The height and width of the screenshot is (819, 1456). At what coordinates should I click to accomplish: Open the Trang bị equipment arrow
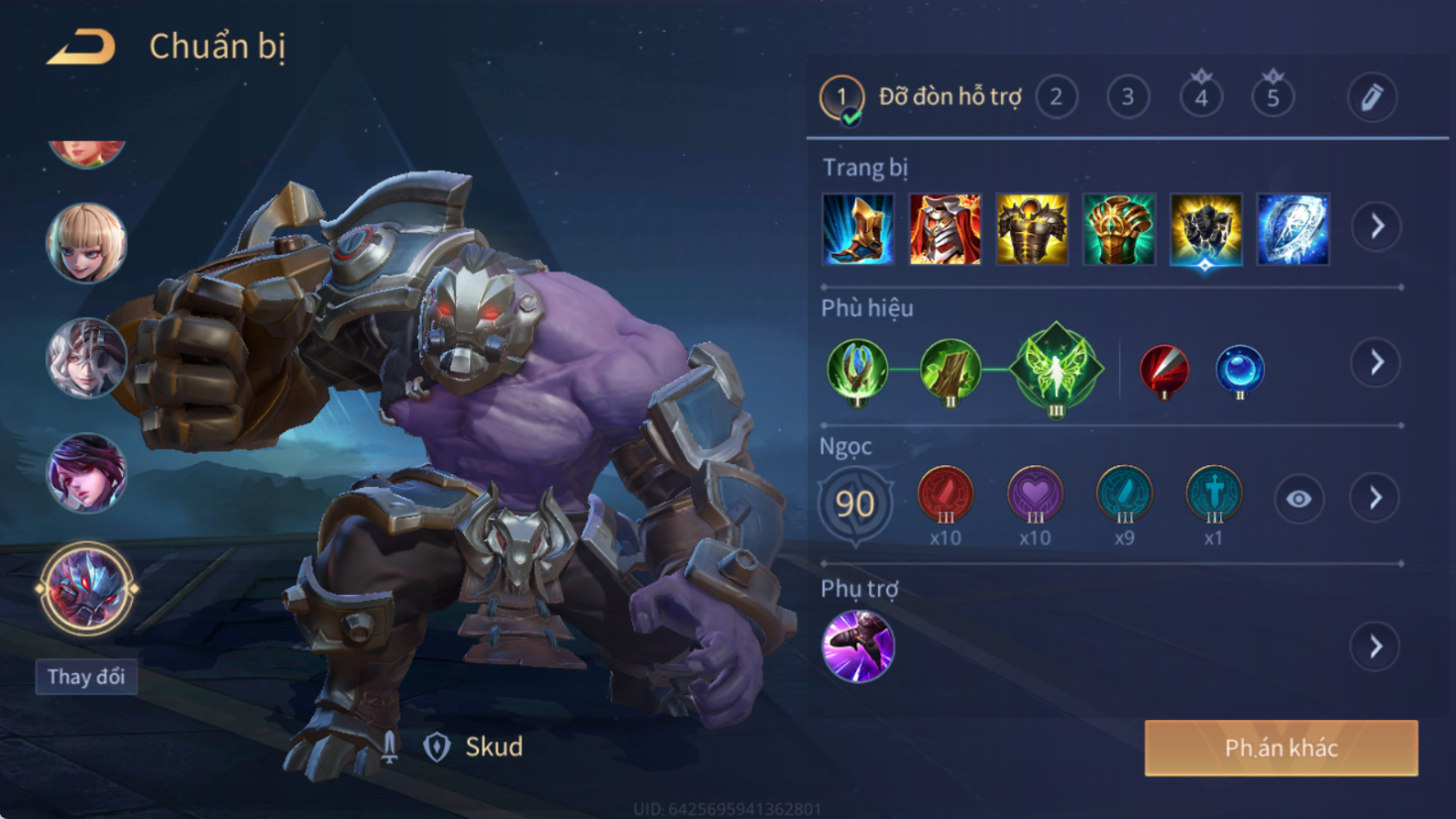click(x=1377, y=227)
